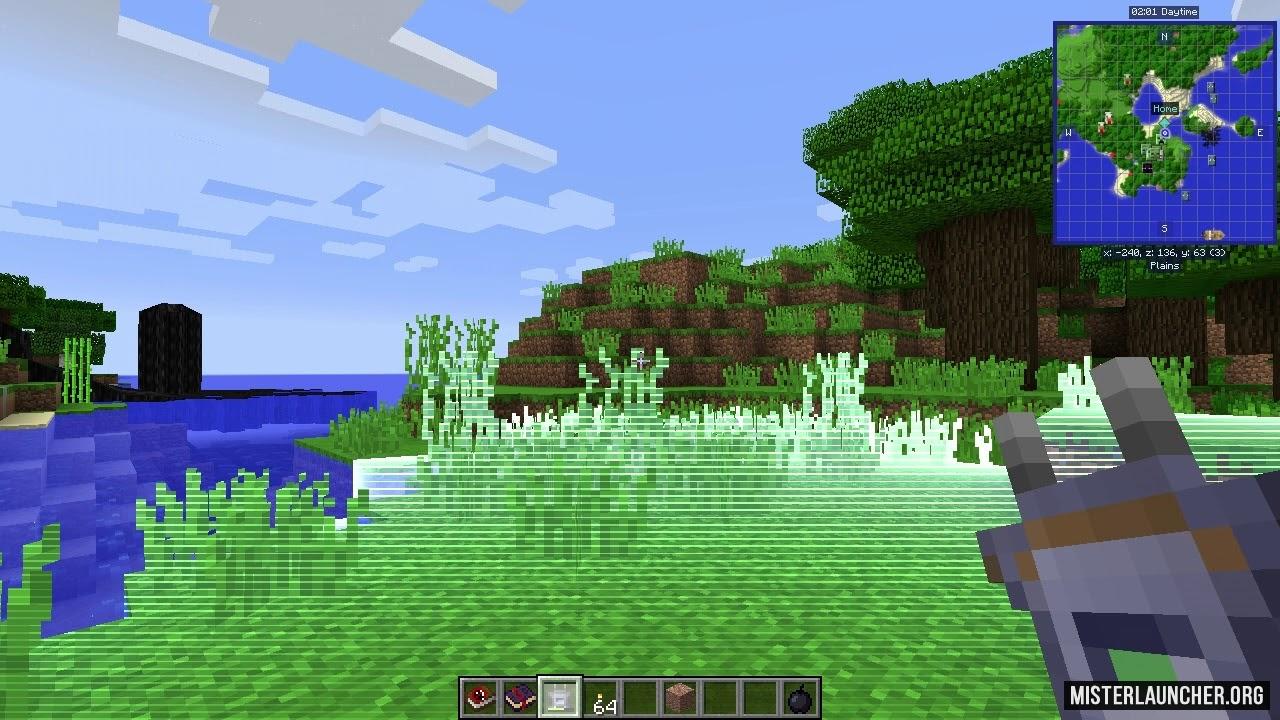Toggle the S direction marker on the minimap

click(x=1164, y=229)
